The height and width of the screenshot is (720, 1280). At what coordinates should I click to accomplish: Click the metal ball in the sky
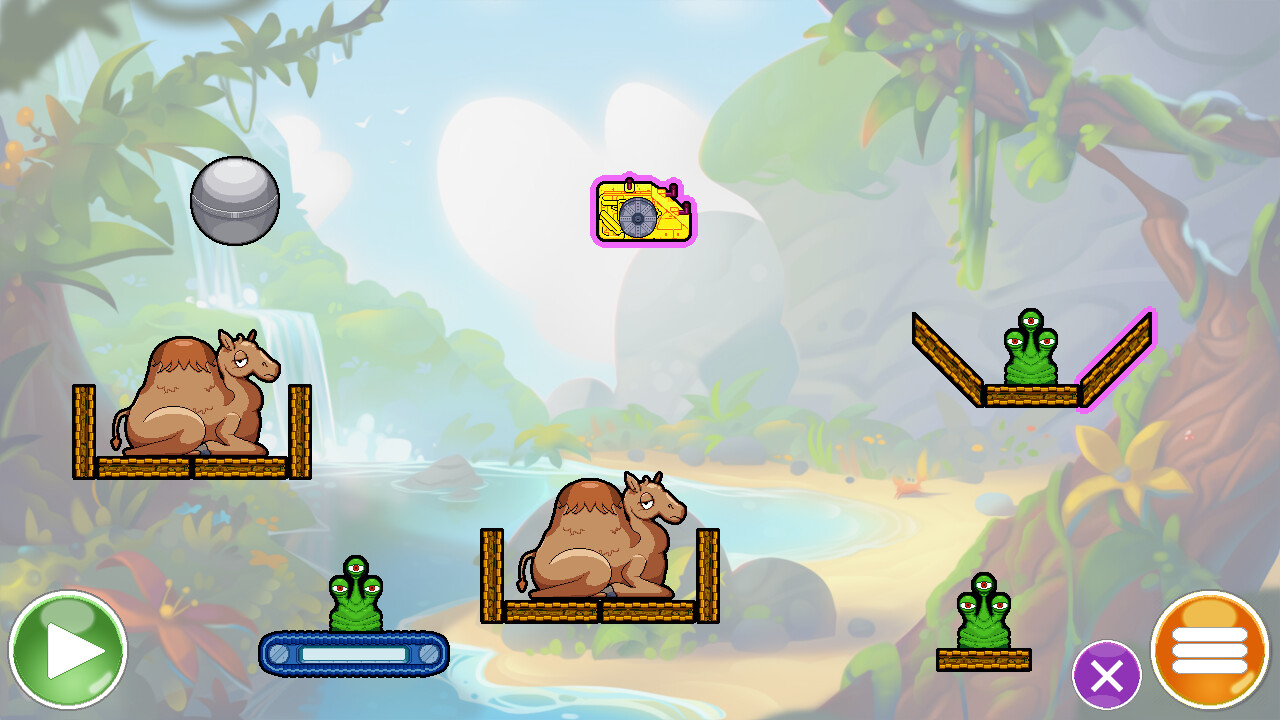[232, 201]
